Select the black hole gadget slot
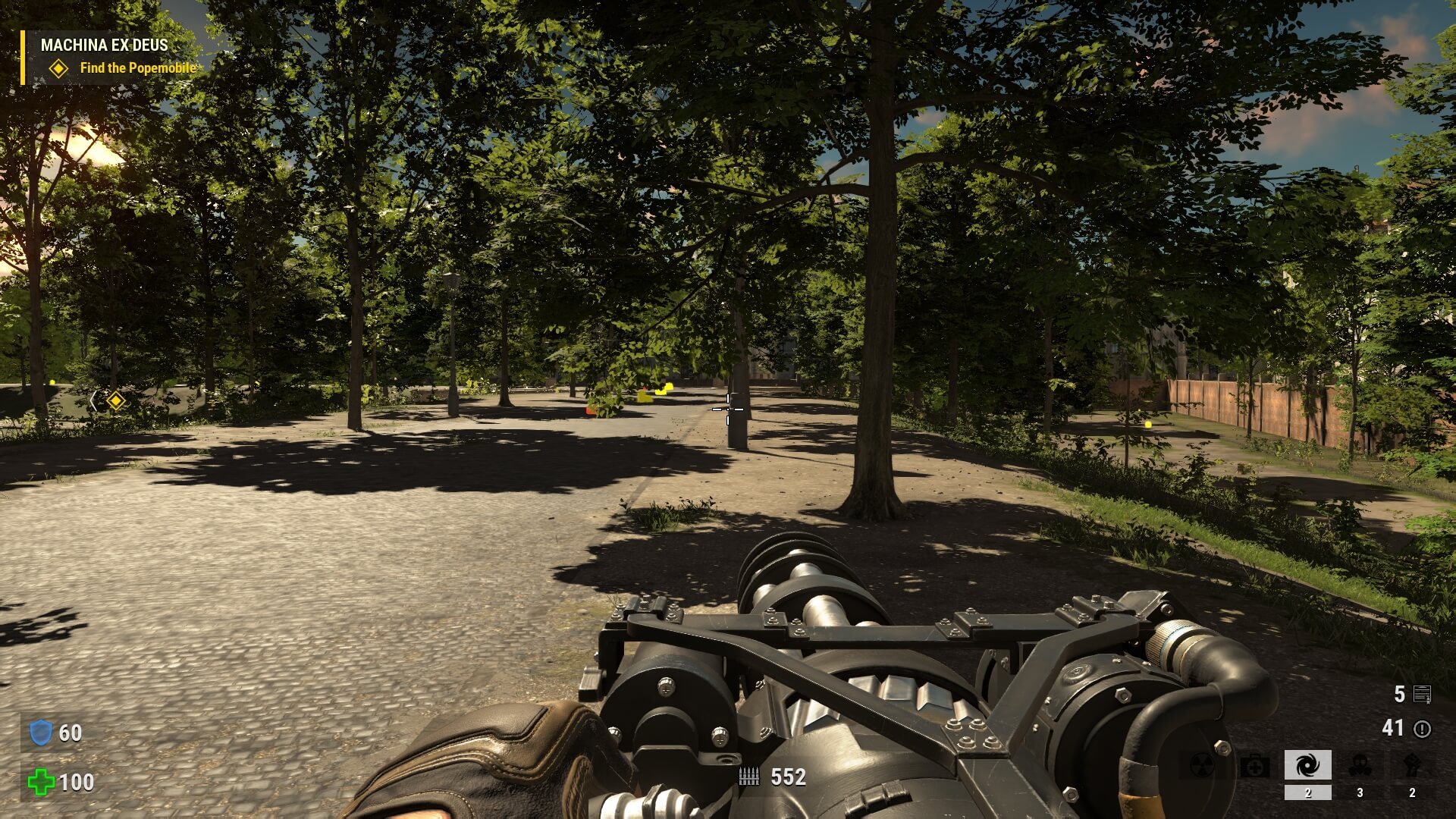Viewport: 1456px width, 819px height. click(1307, 766)
